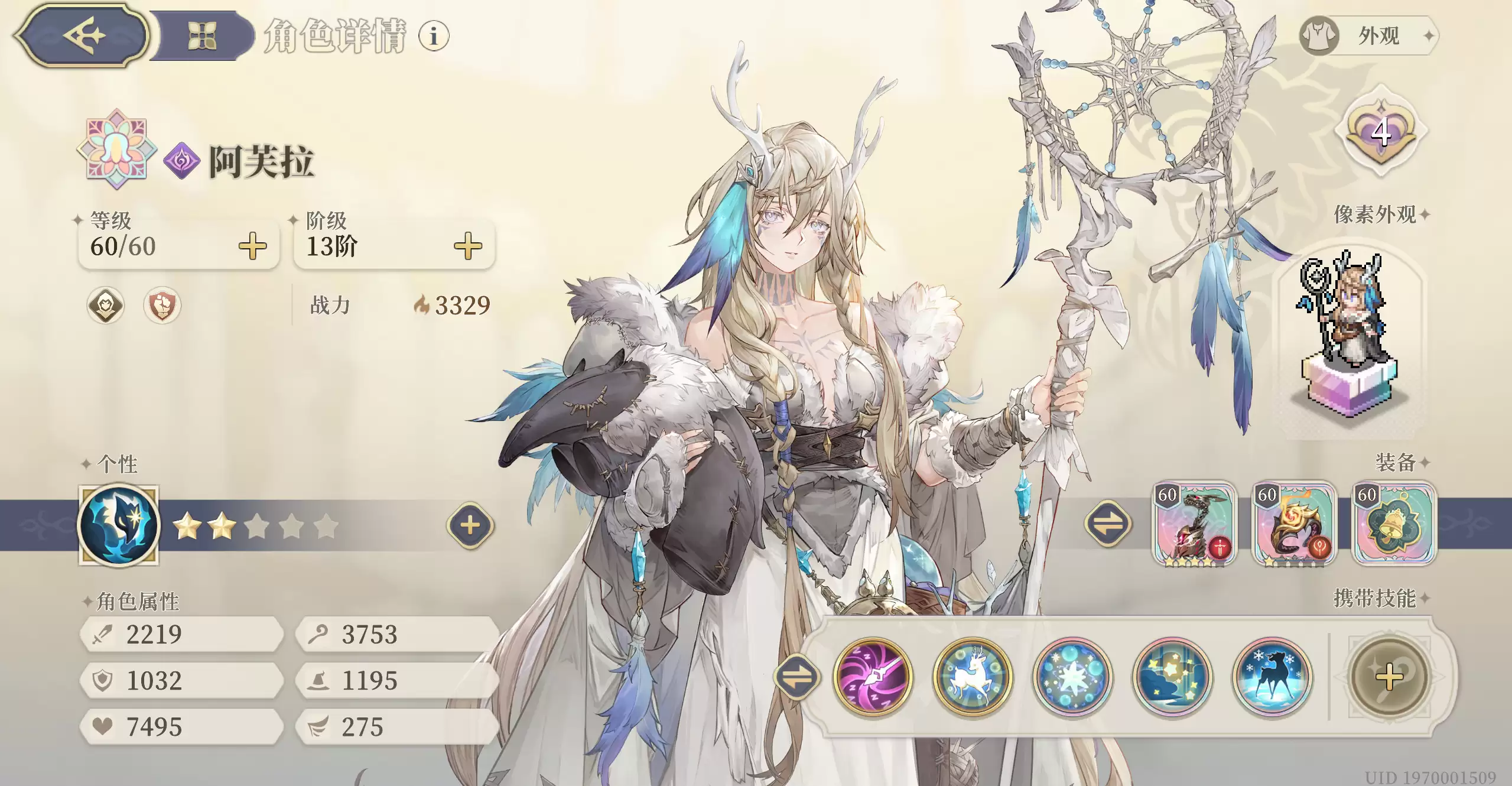Screen dimensions: 1512x786
Task: Show character details info tooltip
Action: (434, 36)
